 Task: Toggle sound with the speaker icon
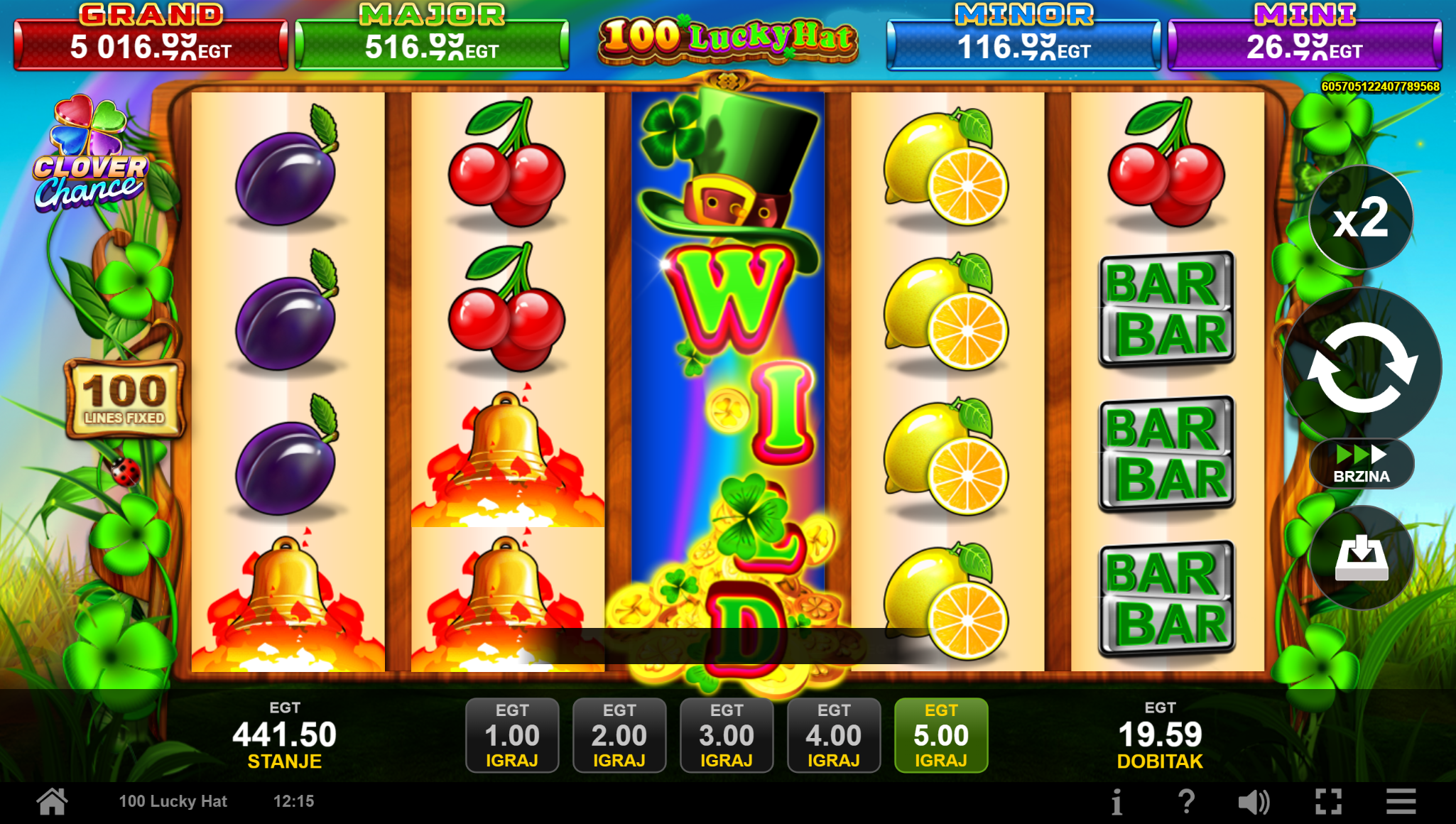point(1254,802)
